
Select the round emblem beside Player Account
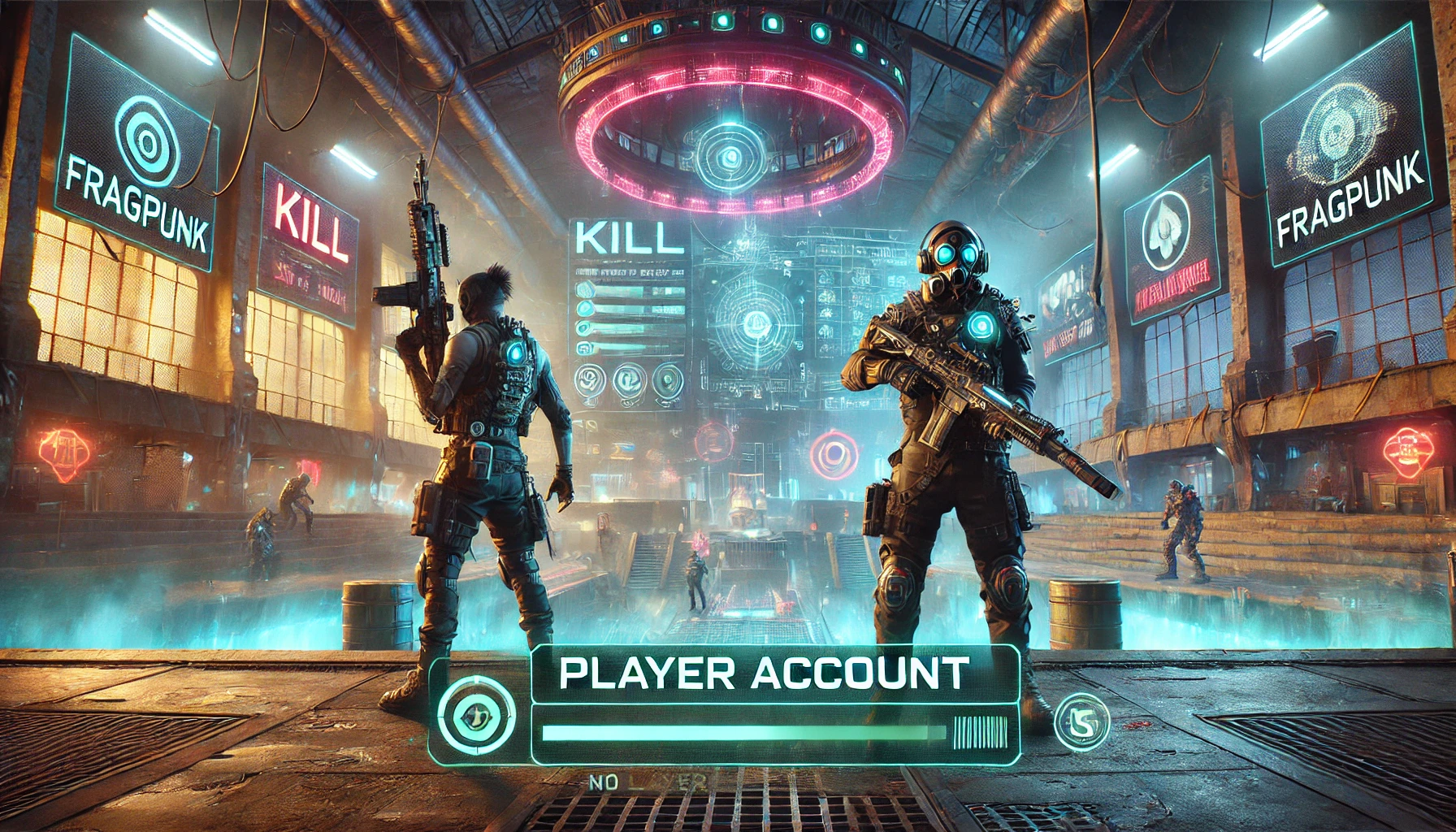click(476, 715)
